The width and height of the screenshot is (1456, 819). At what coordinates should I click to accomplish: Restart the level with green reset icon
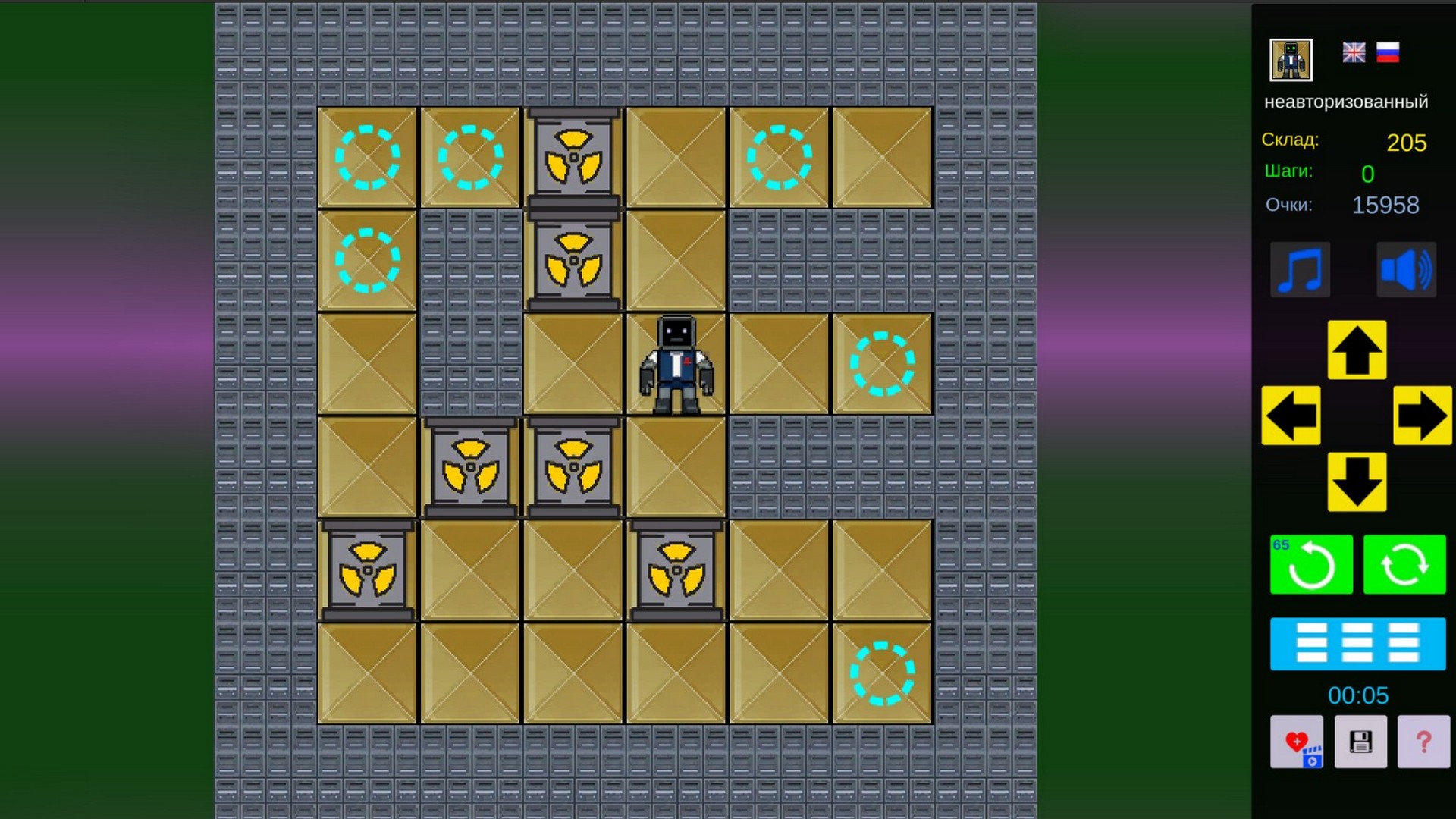coord(1311,564)
